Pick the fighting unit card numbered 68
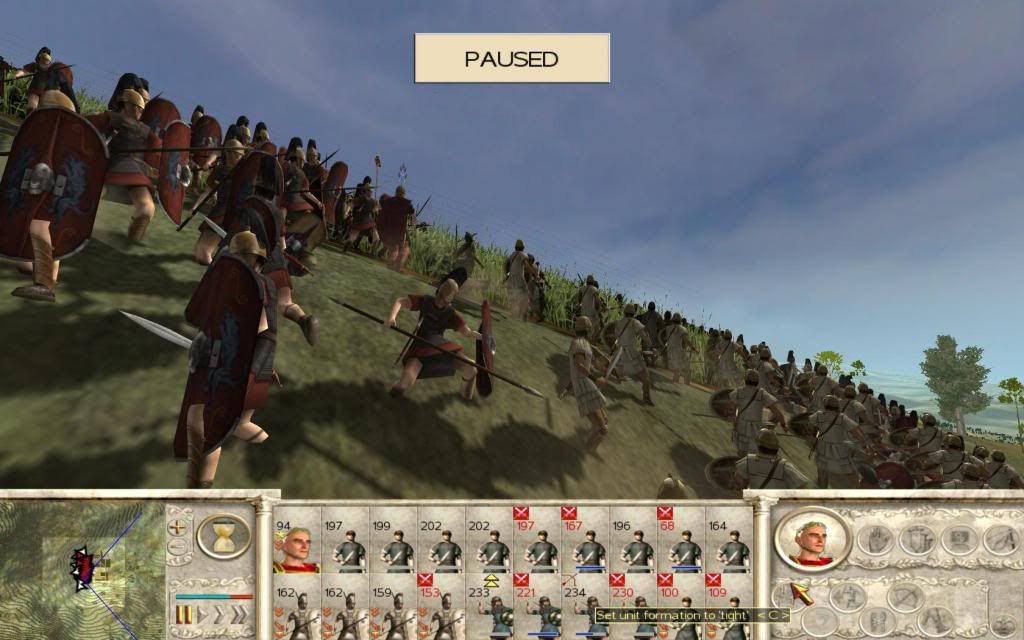This screenshot has width=1024, height=640. (x=685, y=541)
